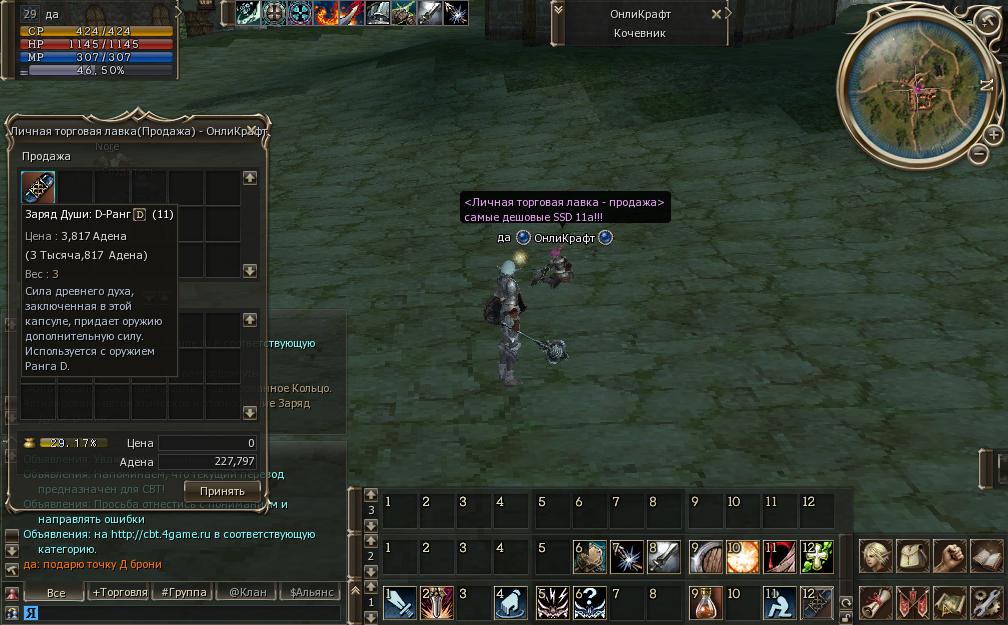This screenshot has height=625, width=1008.
Task: Activate the green cross heal skill
Action: tap(817, 556)
